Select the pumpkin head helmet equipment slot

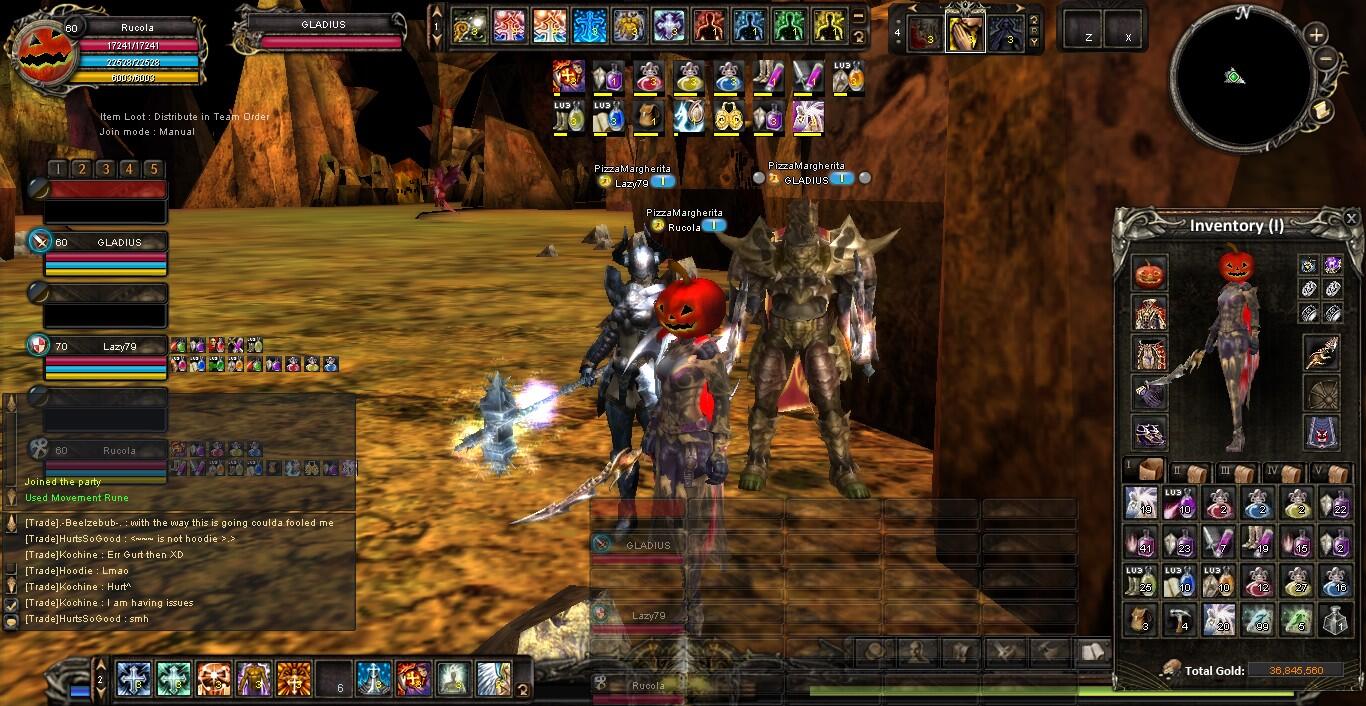click(x=1150, y=274)
